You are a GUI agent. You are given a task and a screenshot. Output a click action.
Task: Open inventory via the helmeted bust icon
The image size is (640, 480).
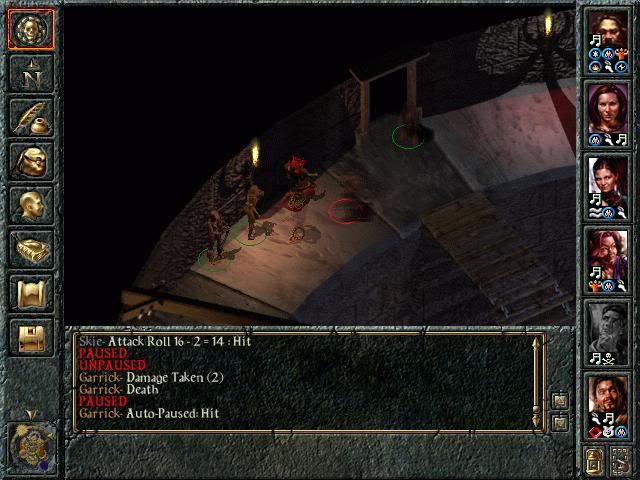click(x=30, y=161)
